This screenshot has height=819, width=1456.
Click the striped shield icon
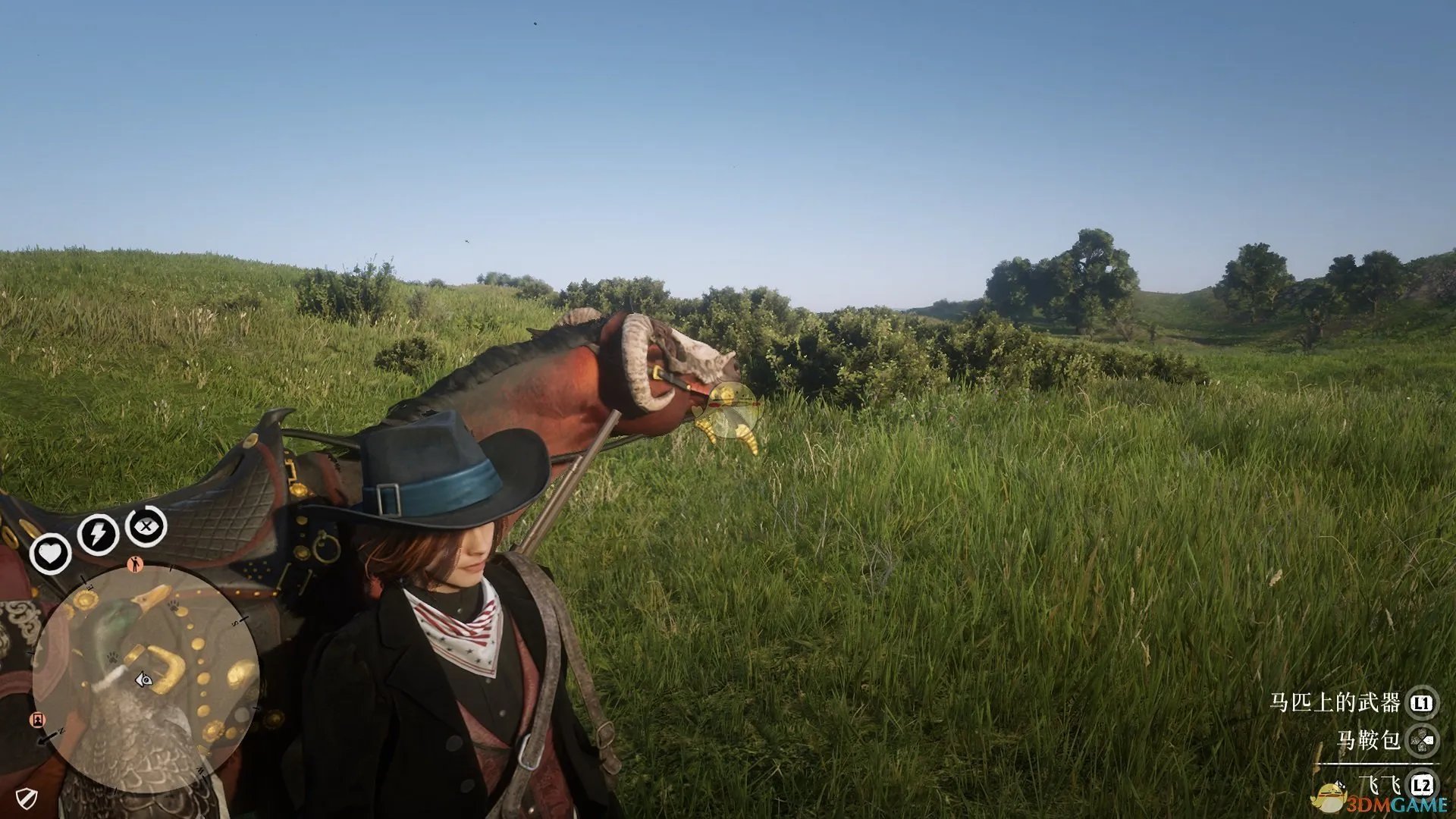27,798
